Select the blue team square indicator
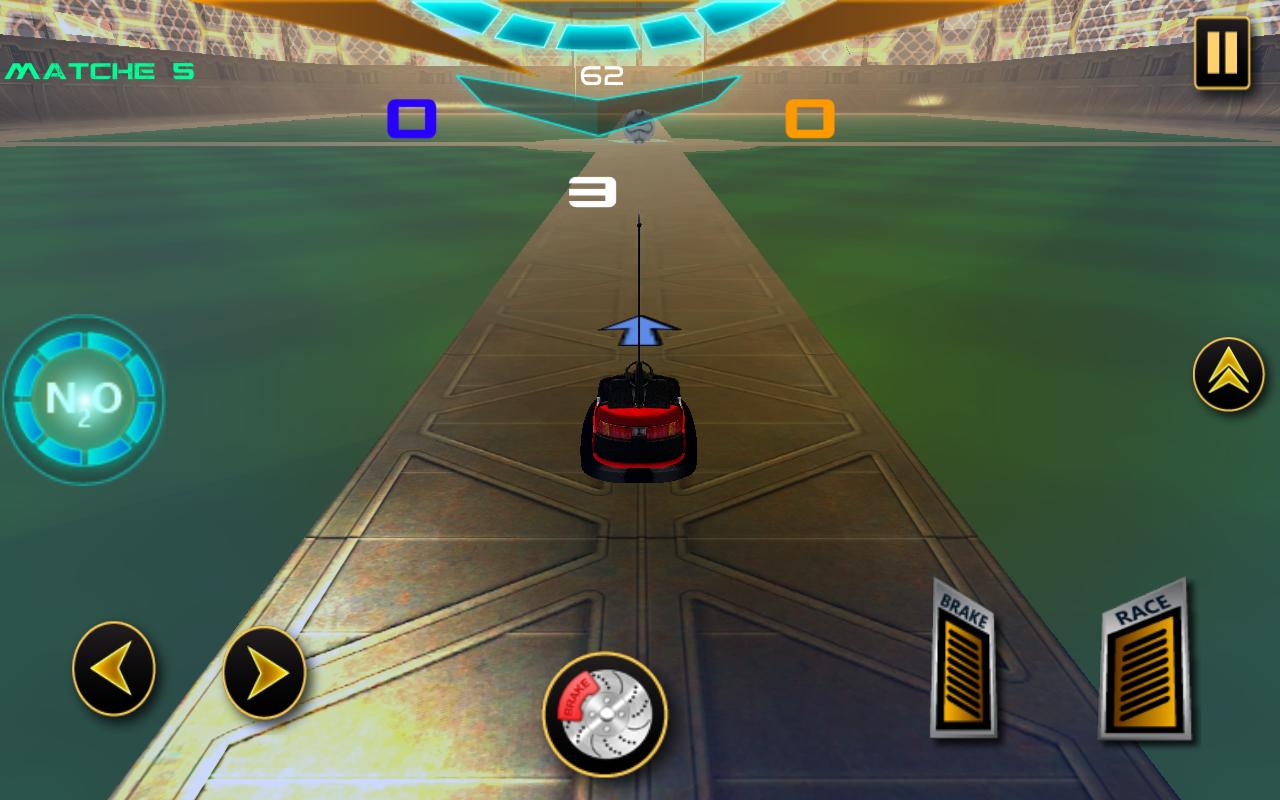 pyautogui.click(x=412, y=118)
